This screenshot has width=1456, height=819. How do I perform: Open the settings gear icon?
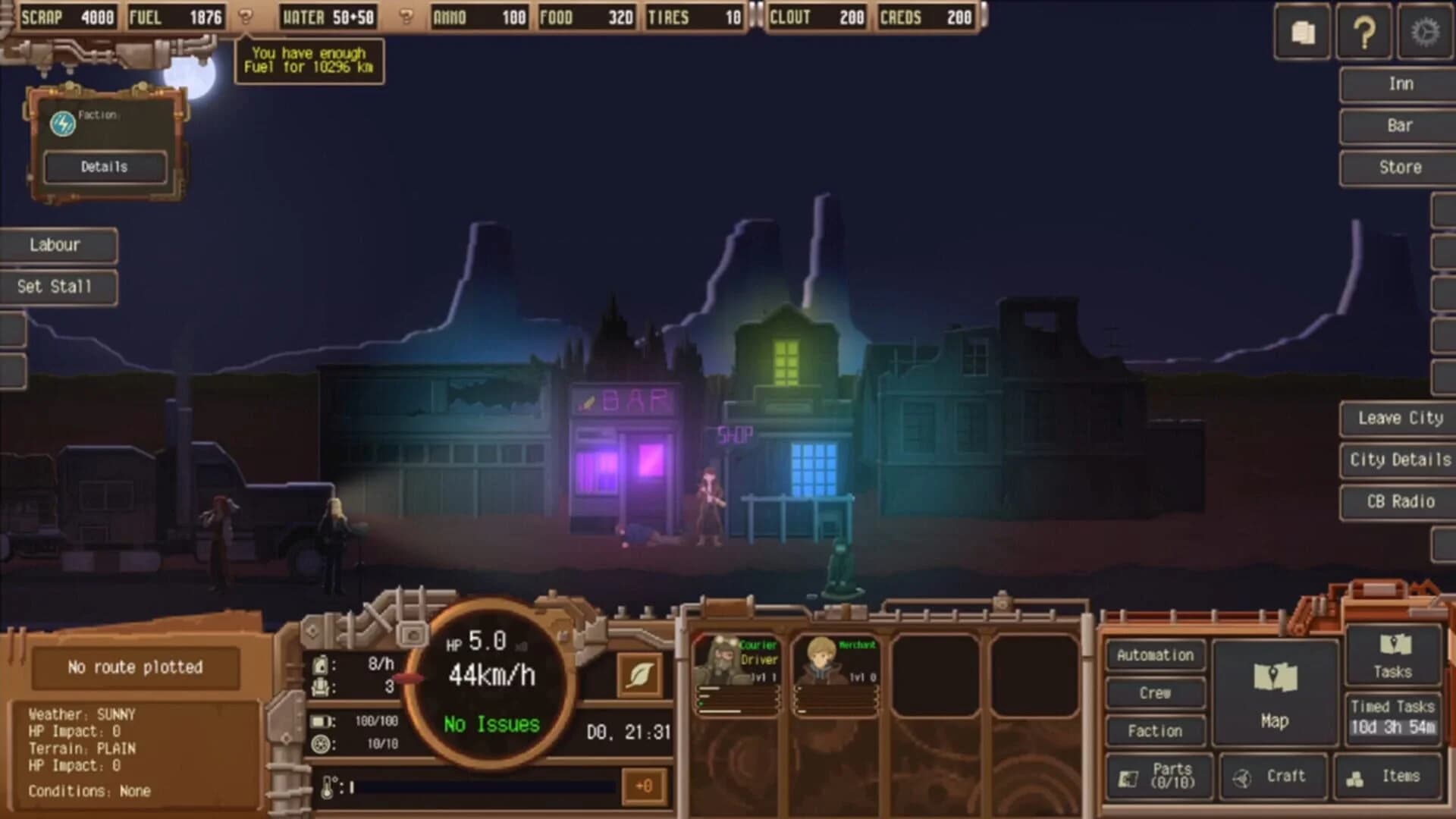[x=1424, y=33]
